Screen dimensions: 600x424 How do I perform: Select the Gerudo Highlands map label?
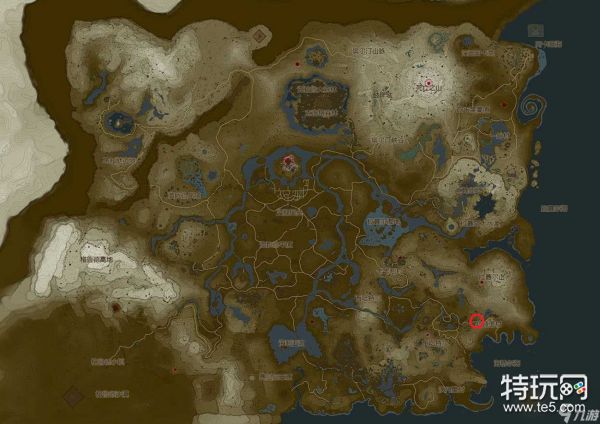point(97,258)
